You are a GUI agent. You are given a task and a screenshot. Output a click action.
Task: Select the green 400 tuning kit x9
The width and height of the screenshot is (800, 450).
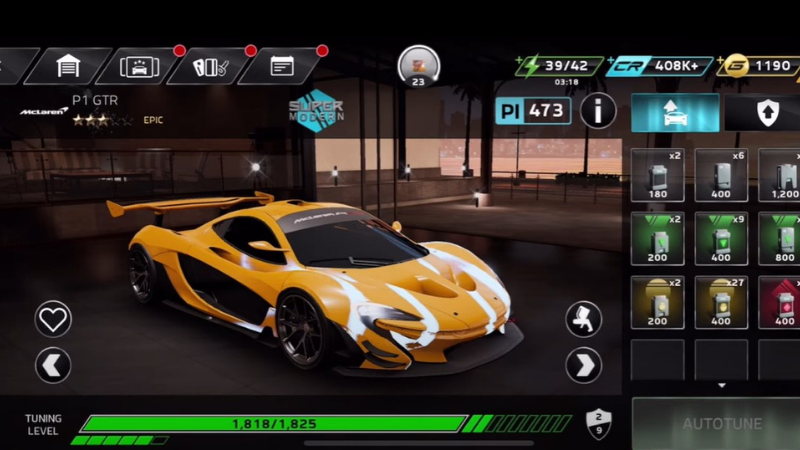(x=721, y=238)
